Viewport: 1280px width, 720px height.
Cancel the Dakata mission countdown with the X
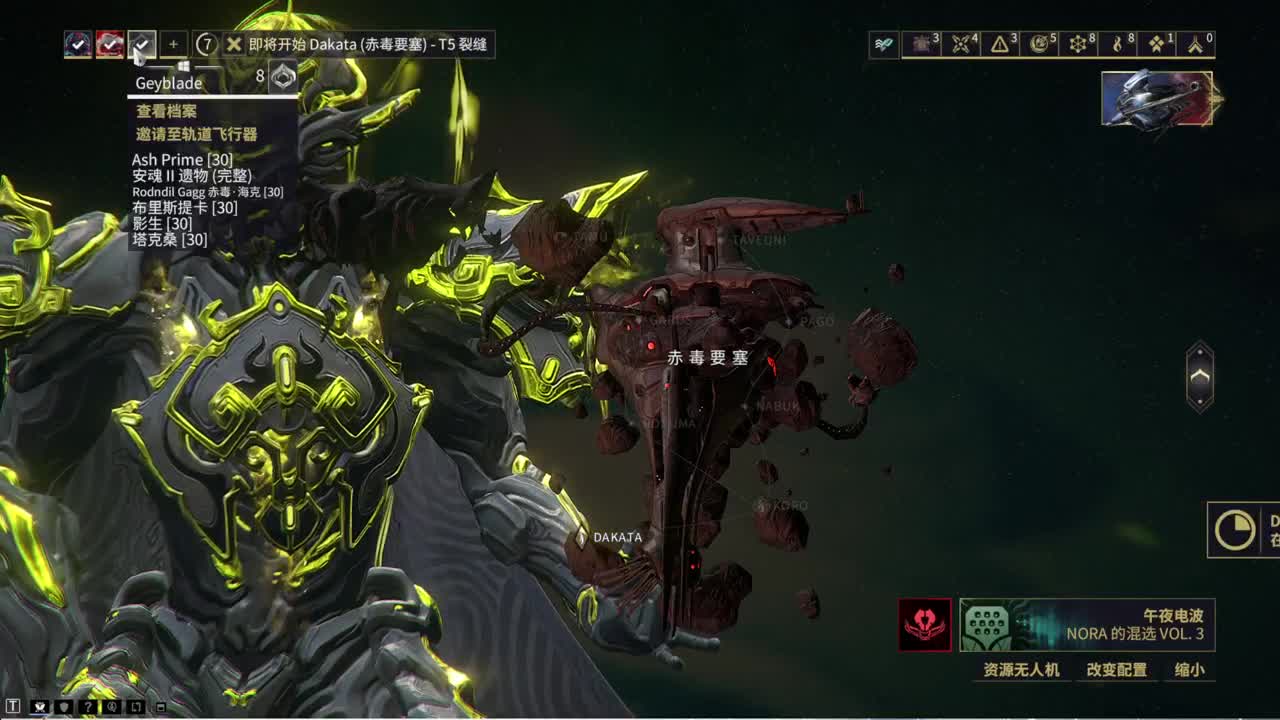click(x=234, y=44)
